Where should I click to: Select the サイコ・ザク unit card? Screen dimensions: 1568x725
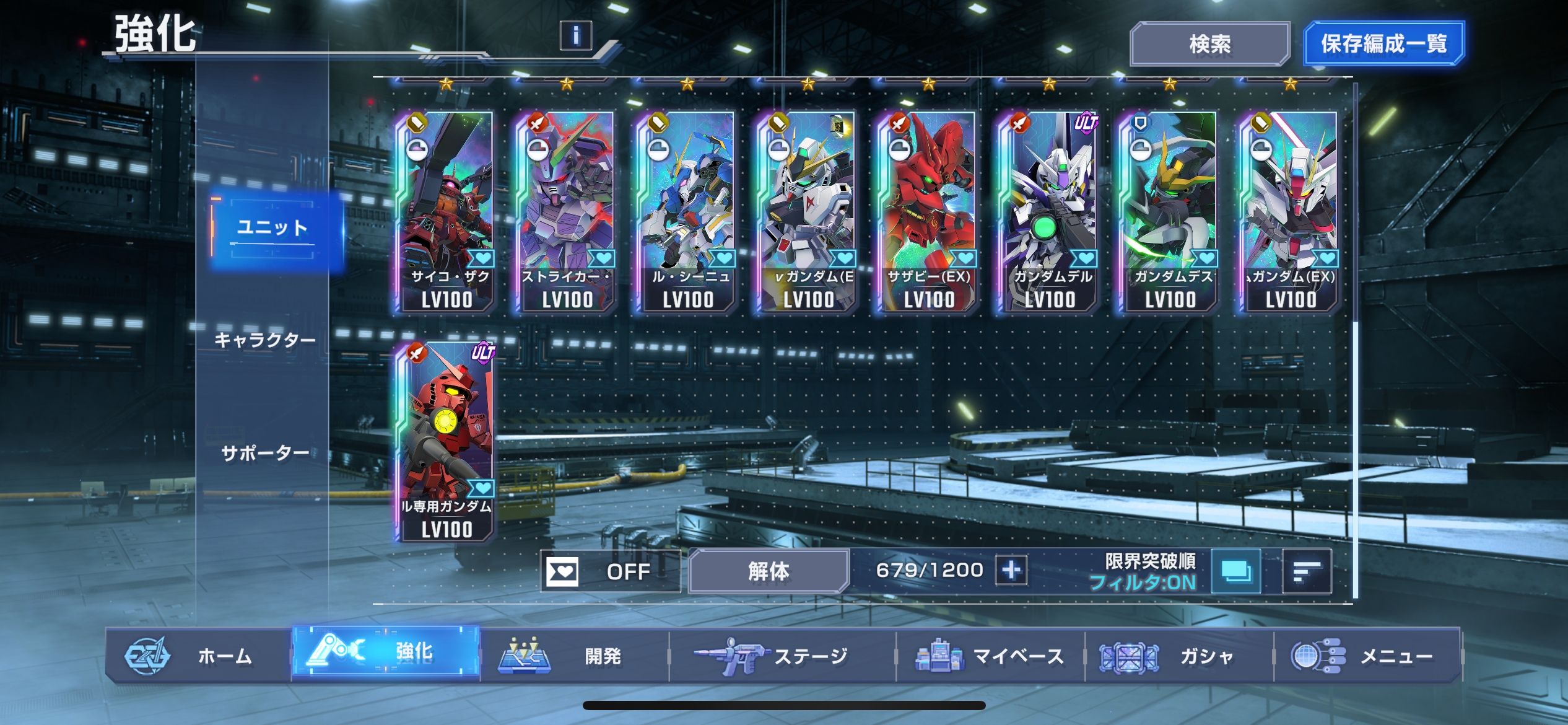[446, 211]
